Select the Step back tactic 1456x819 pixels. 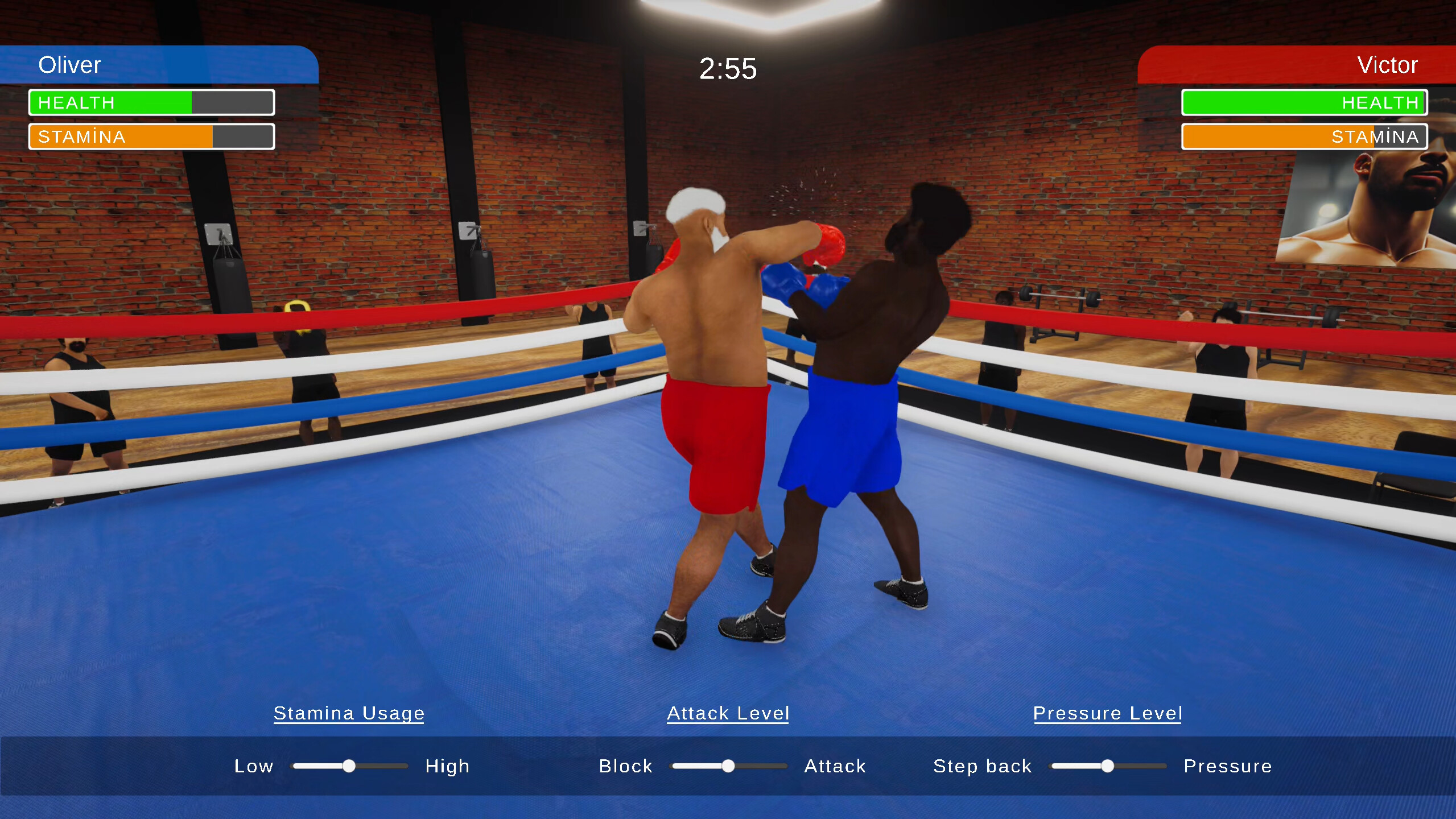(x=982, y=766)
